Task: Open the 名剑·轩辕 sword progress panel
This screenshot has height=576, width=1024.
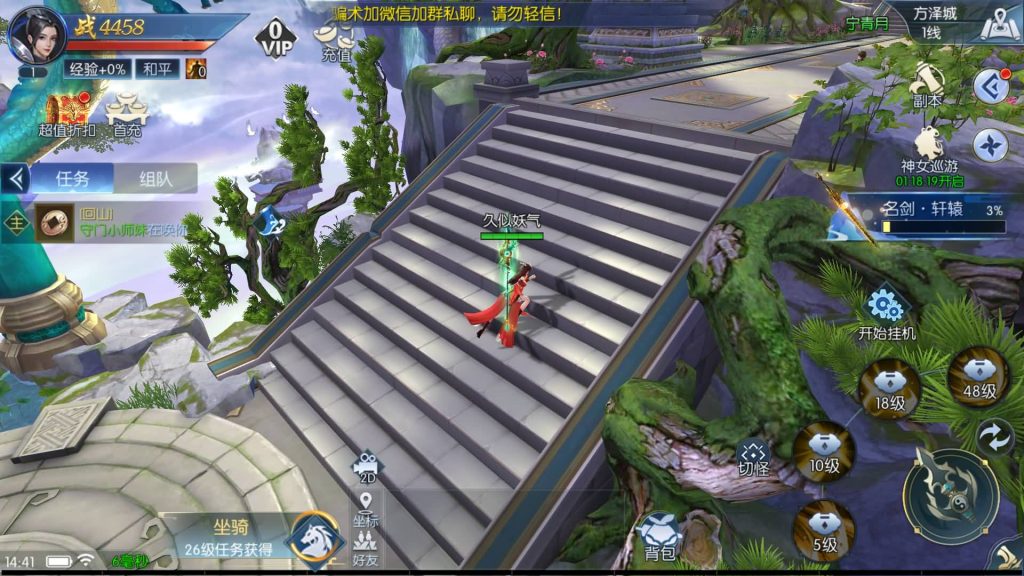Action: pos(925,217)
